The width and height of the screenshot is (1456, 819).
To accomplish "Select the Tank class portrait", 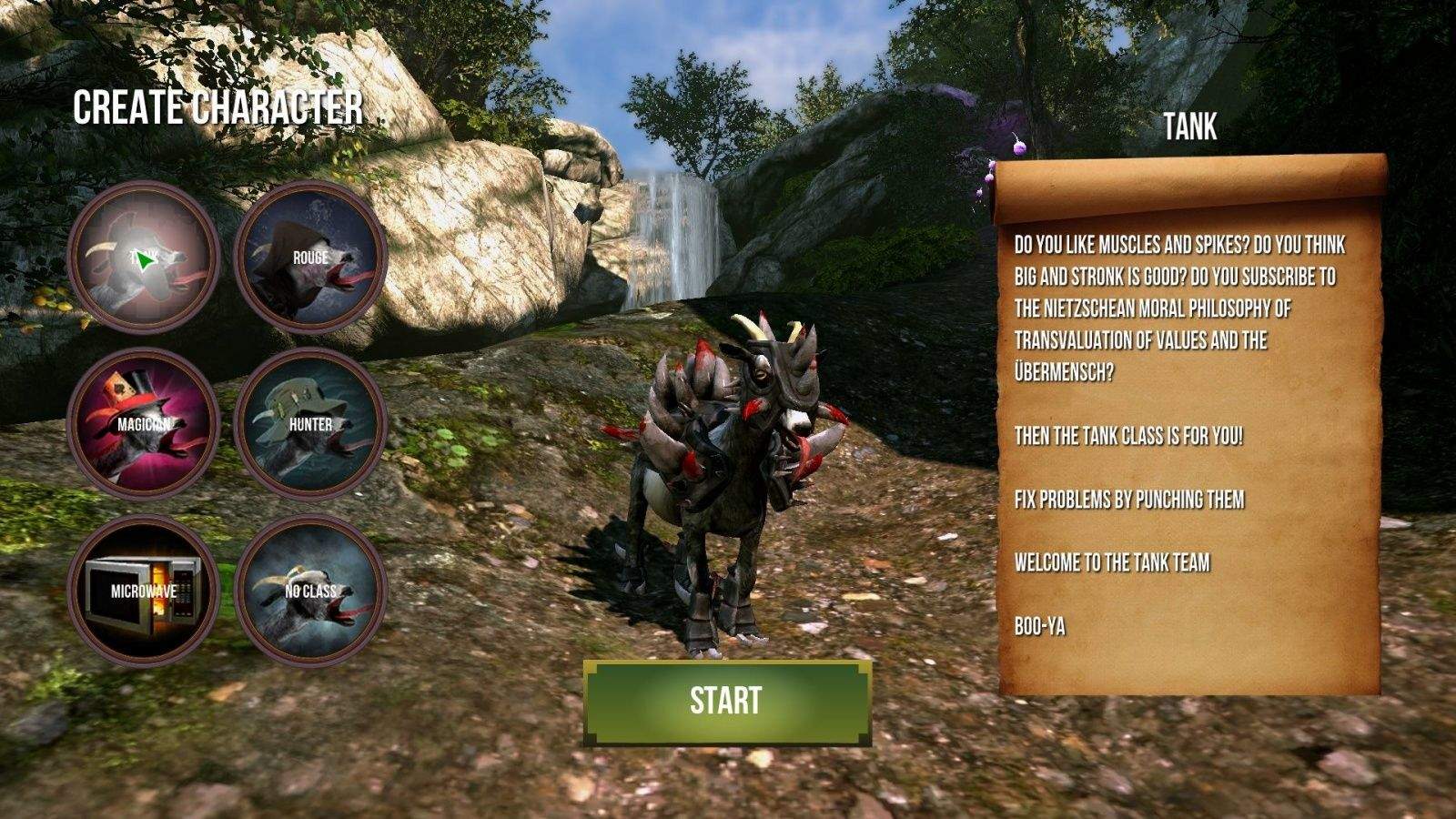I will [144, 258].
